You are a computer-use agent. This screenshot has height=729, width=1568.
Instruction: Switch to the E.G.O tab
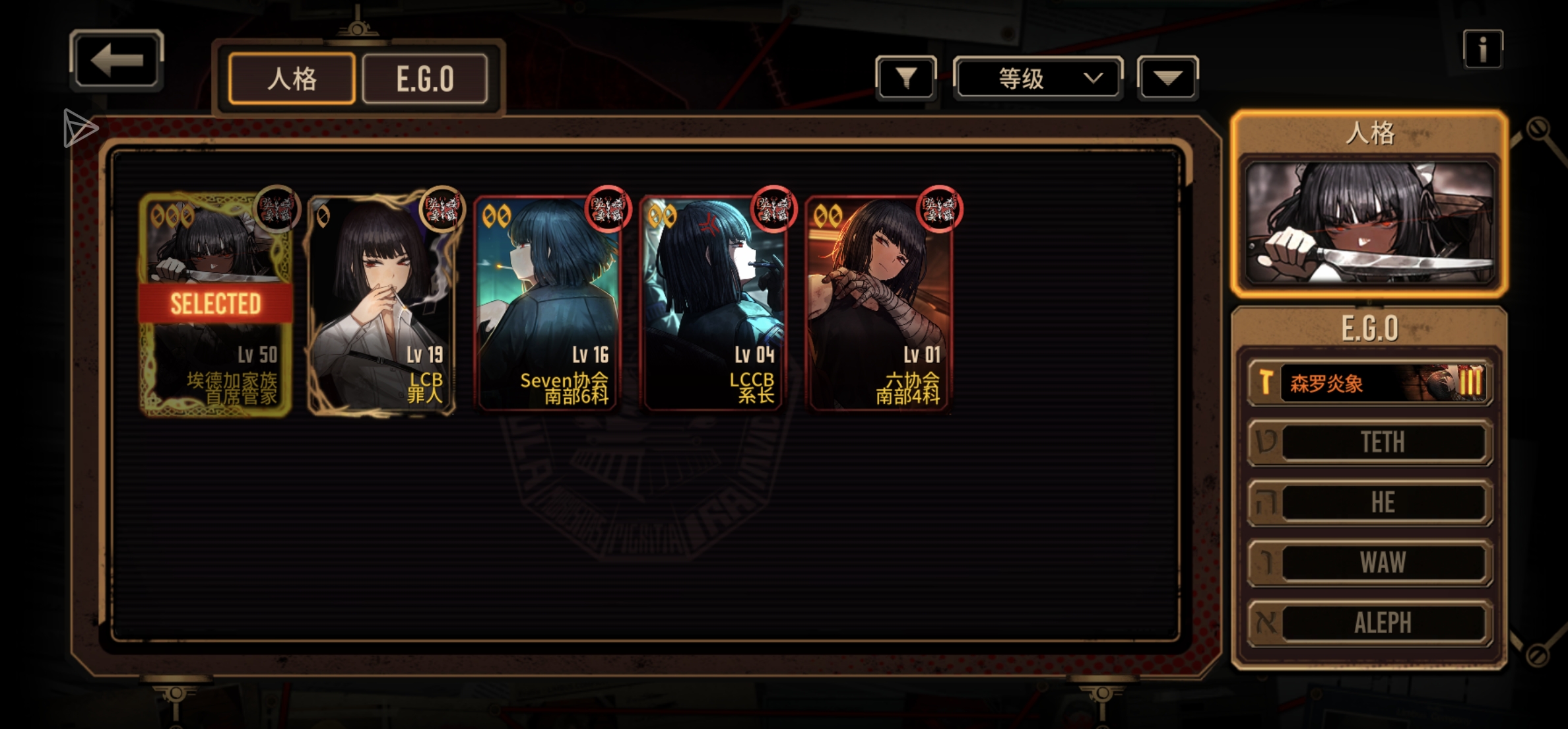(x=425, y=79)
